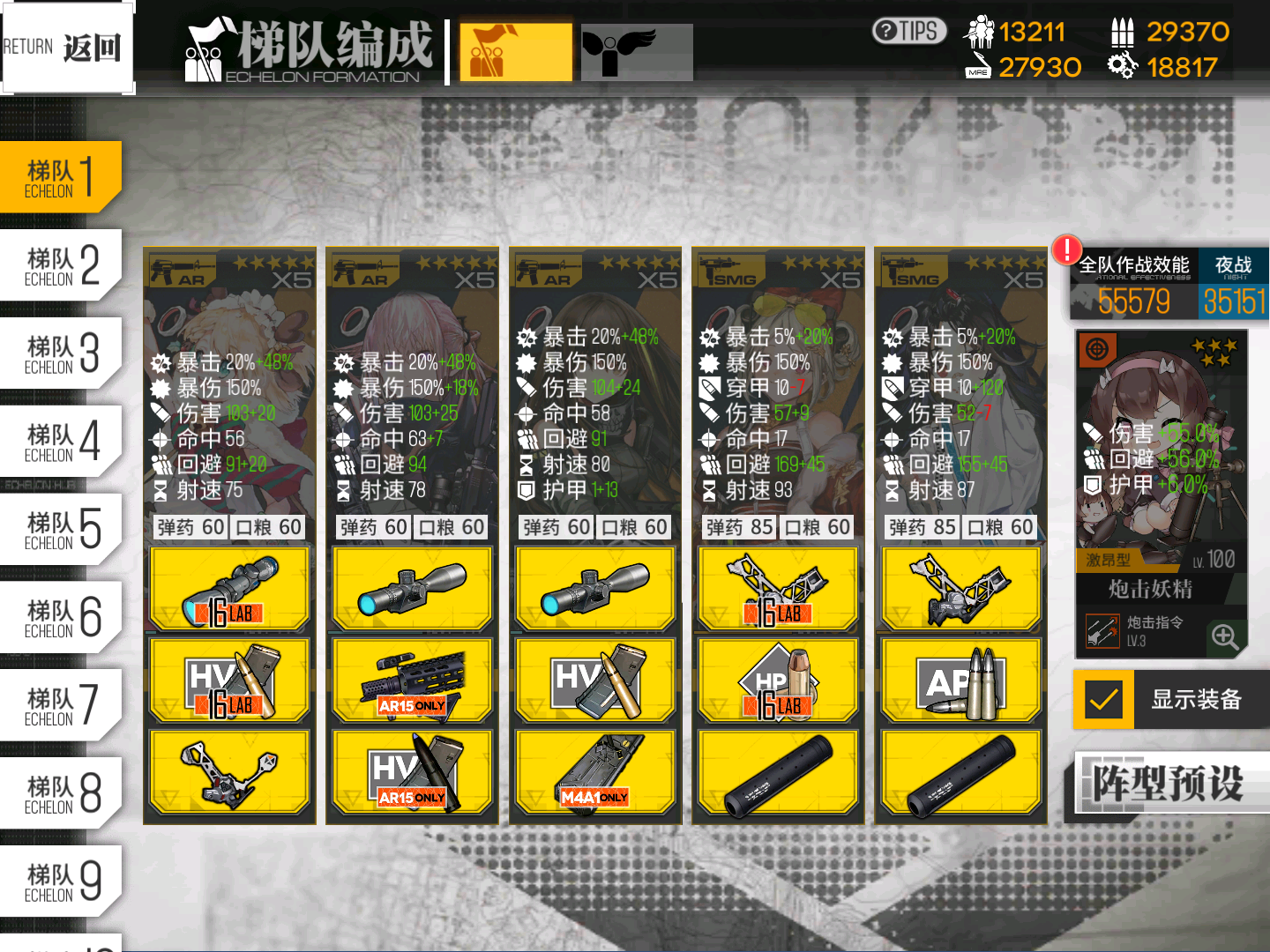Click the 返回 Return button
The width and height of the screenshot is (1270, 952).
[66, 46]
